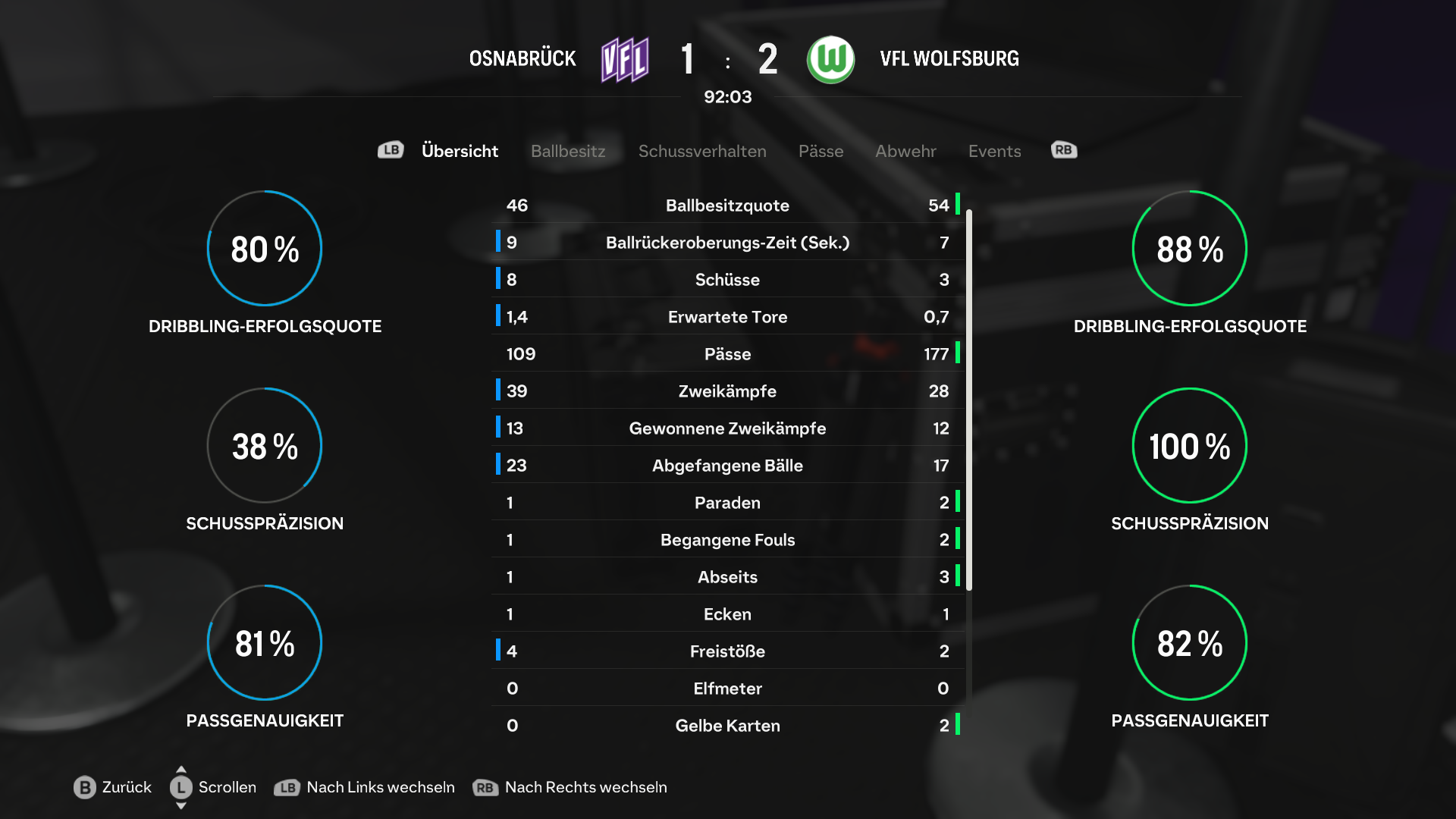Choose Nach Links wechseln
Image resolution: width=1456 pixels, height=819 pixels.
[x=365, y=787]
